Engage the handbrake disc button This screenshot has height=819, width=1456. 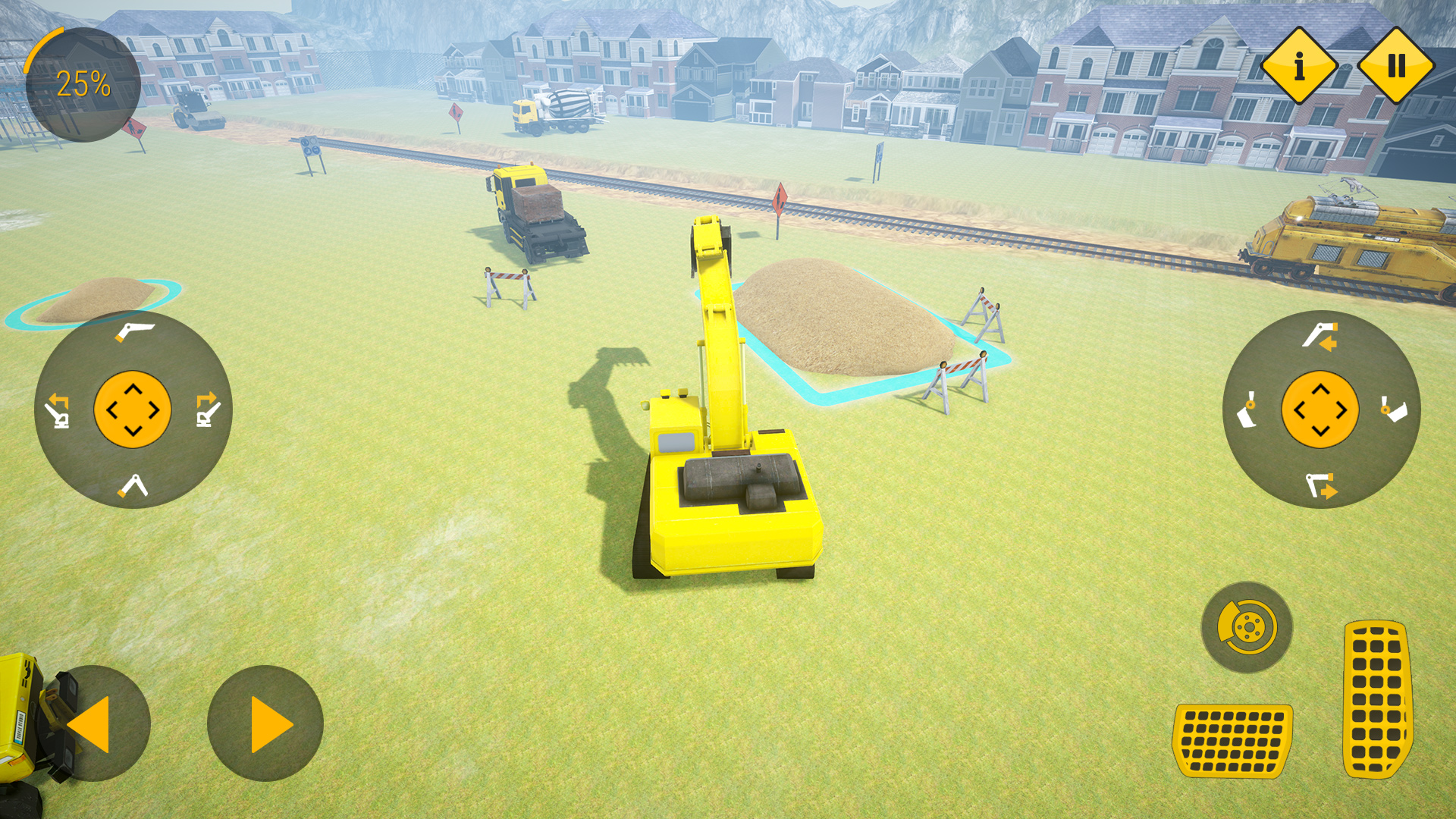(1247, 627)
